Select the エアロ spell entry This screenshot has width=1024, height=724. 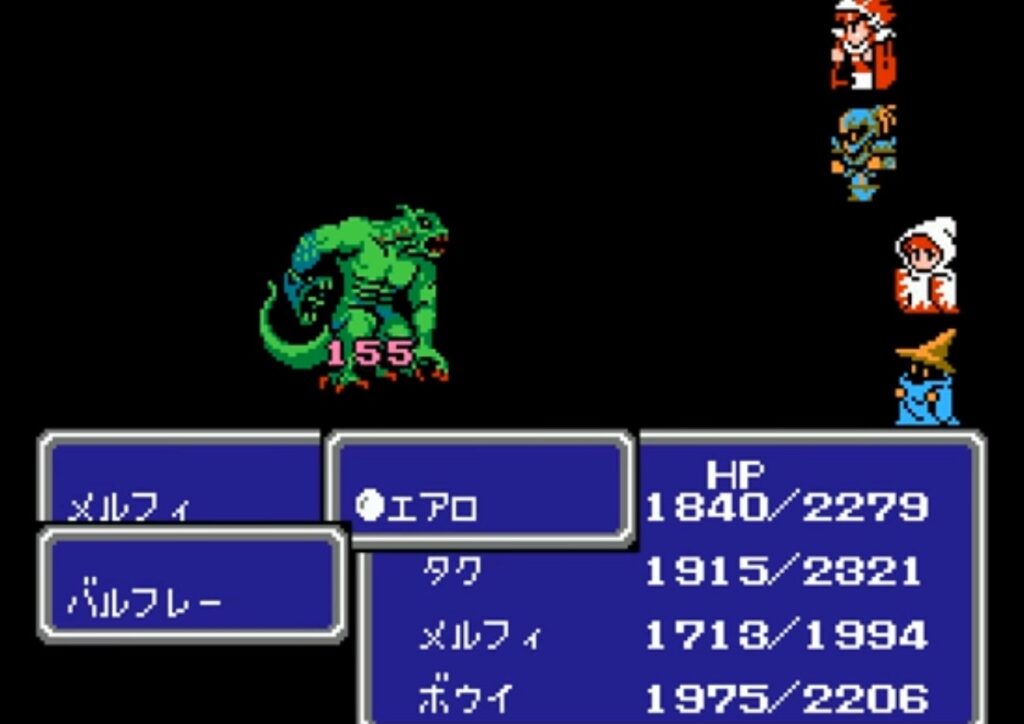432,508
